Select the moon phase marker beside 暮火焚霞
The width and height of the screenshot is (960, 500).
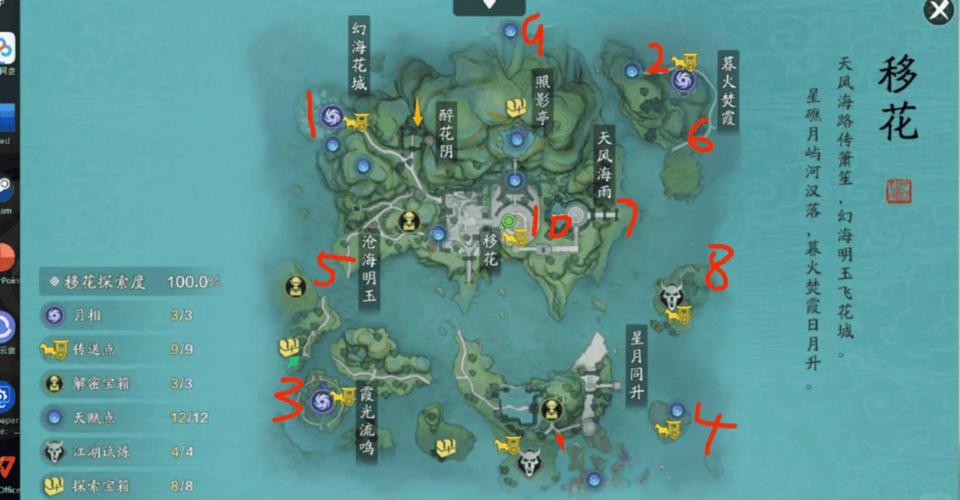point(683,81)
